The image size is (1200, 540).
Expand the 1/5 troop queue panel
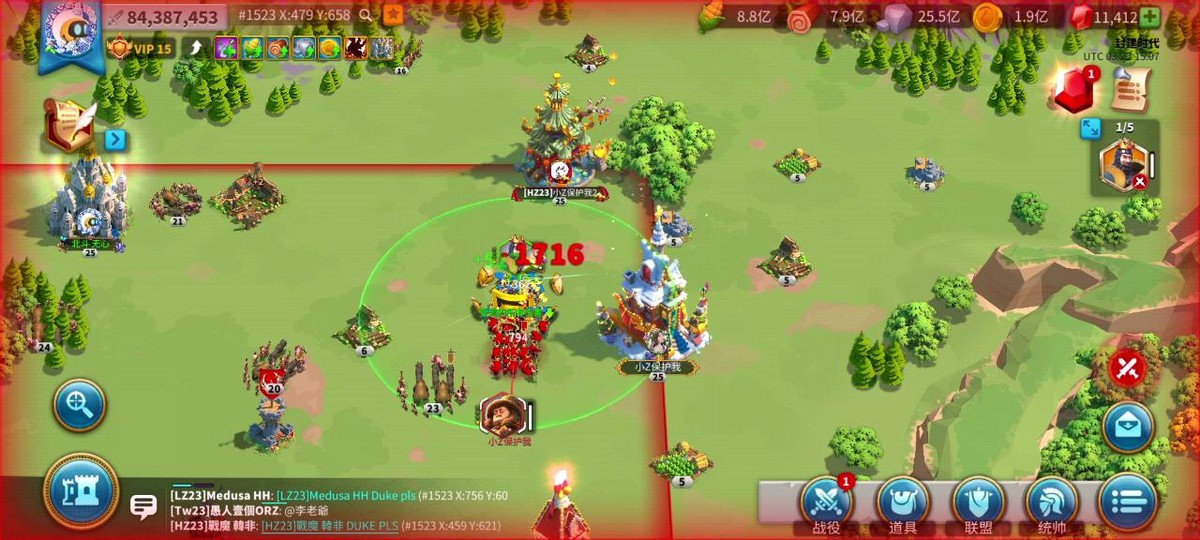click(x=1090, y=128)
